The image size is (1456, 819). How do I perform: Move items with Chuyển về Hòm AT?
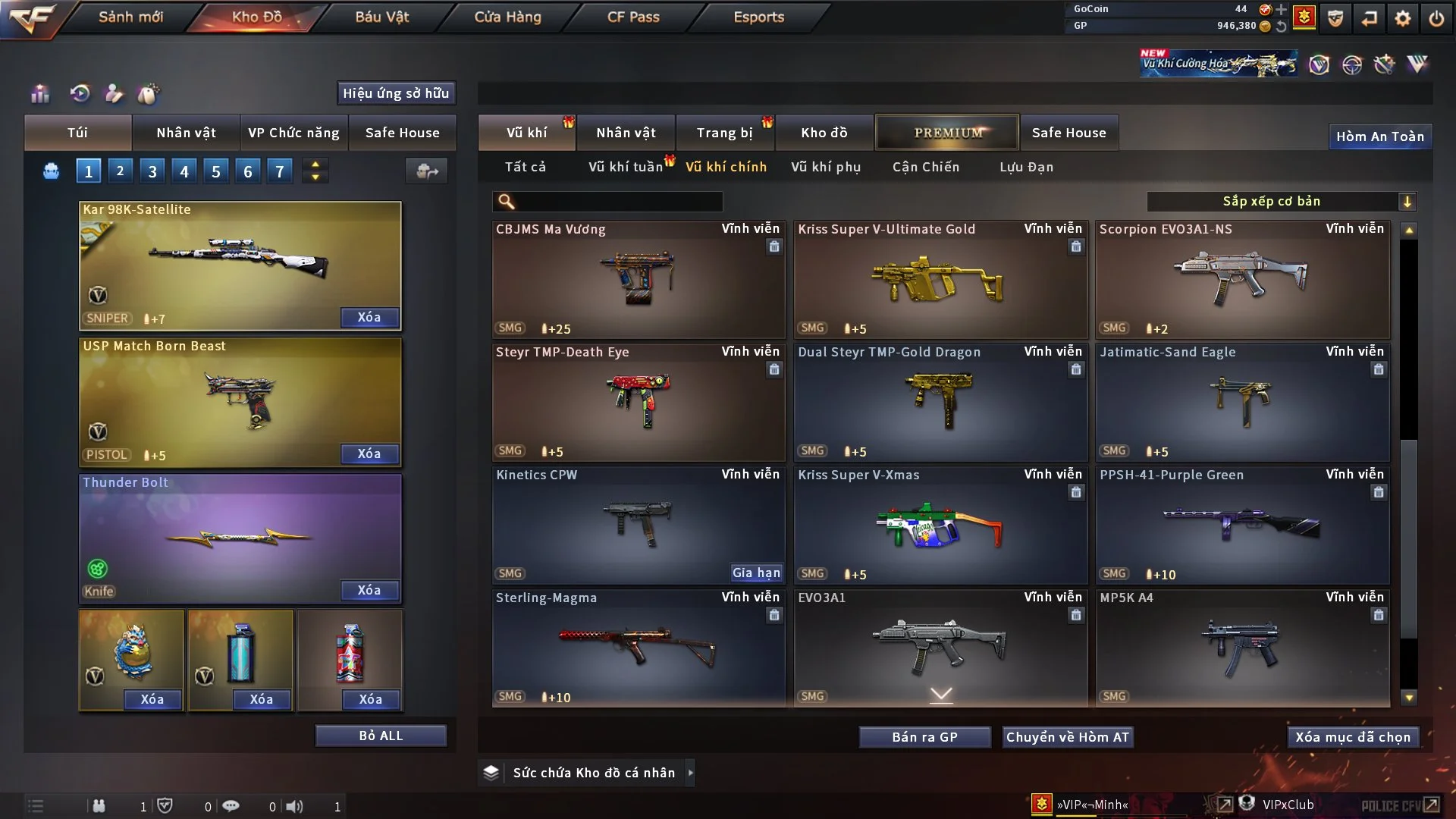(x=1067, y=737)
